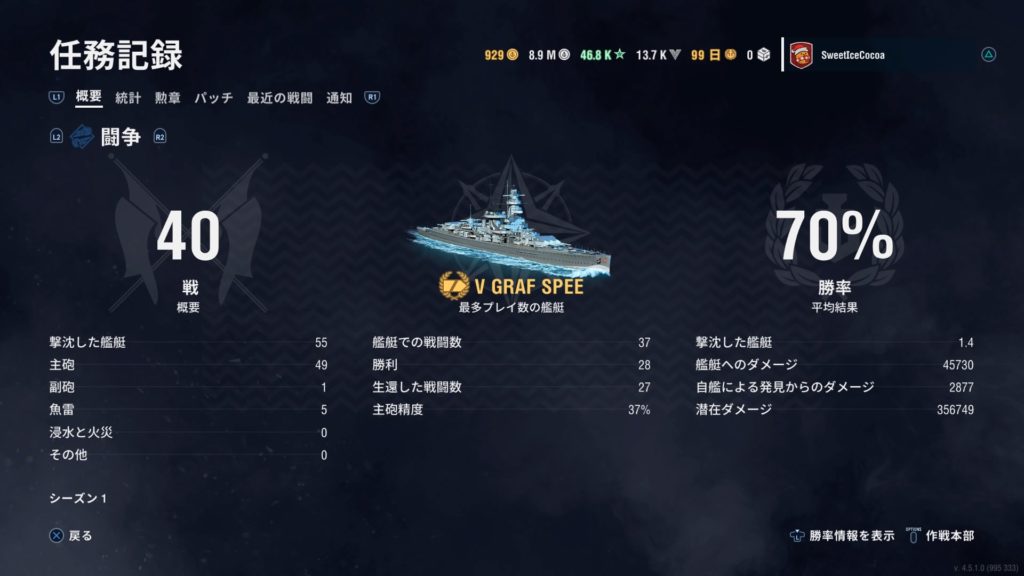The image size is (1024, 576).
Task: Open the 最近の戦闘 tab
Action: [x=280, y=98]
